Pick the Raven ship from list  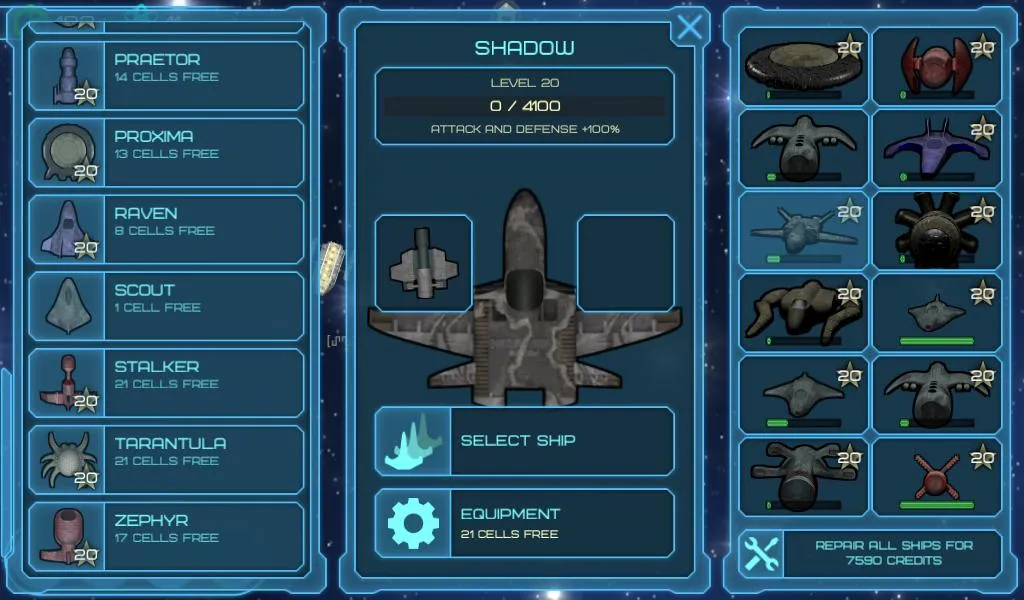(x=166, y=230)
